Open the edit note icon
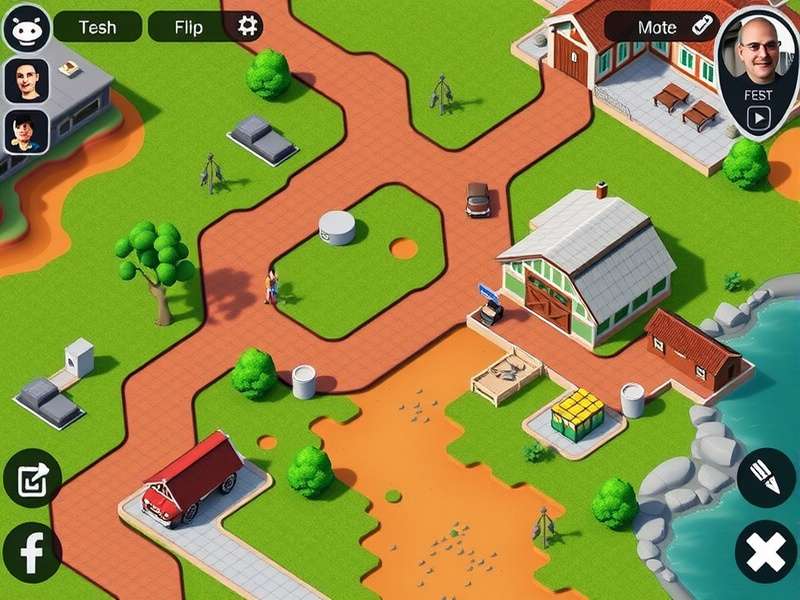800x600 pixels. click(32, 478)
